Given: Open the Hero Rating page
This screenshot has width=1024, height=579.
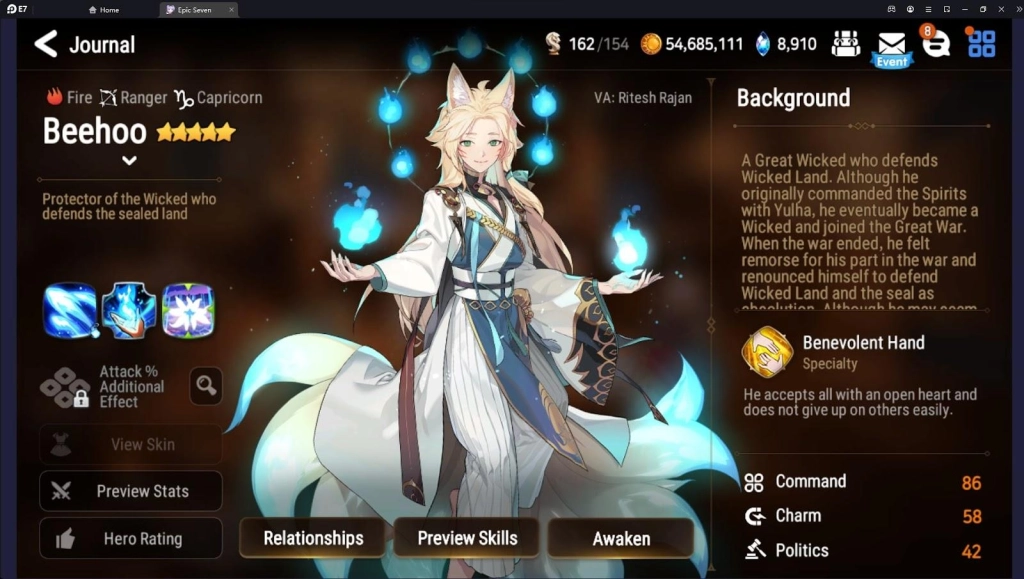Looking at the screenshot, I should (131, 538).
